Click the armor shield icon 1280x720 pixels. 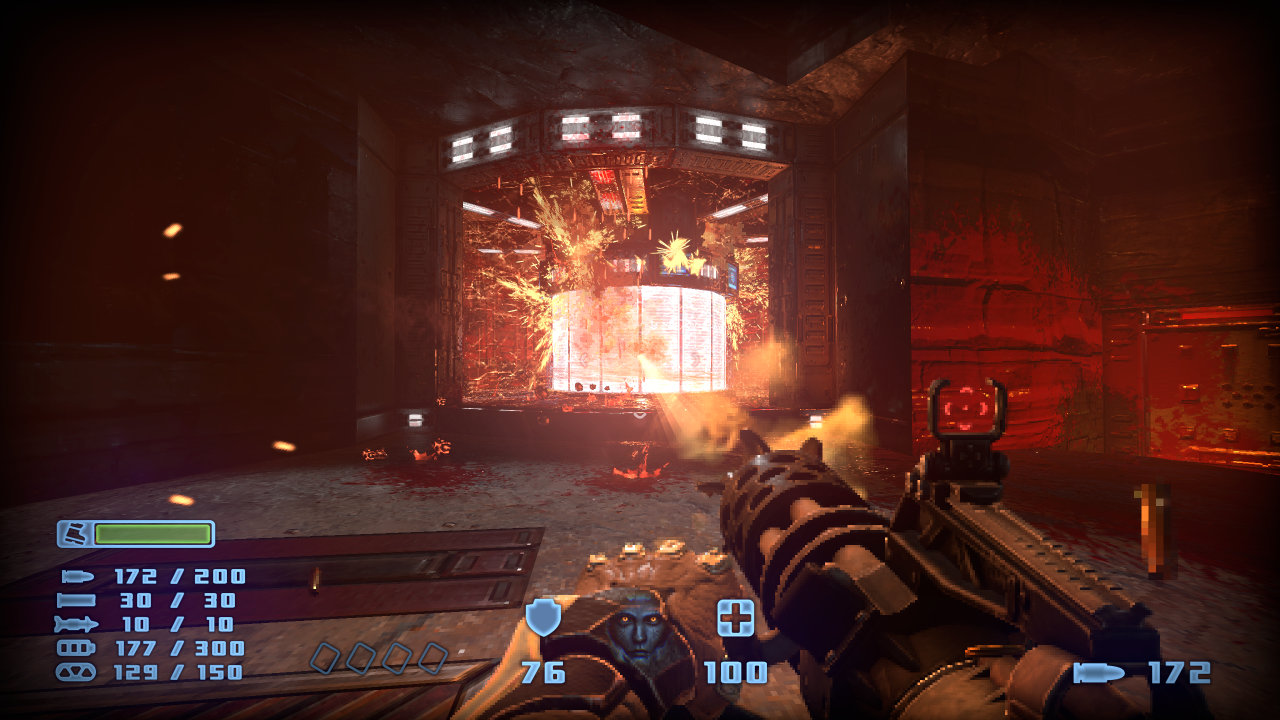543,618
